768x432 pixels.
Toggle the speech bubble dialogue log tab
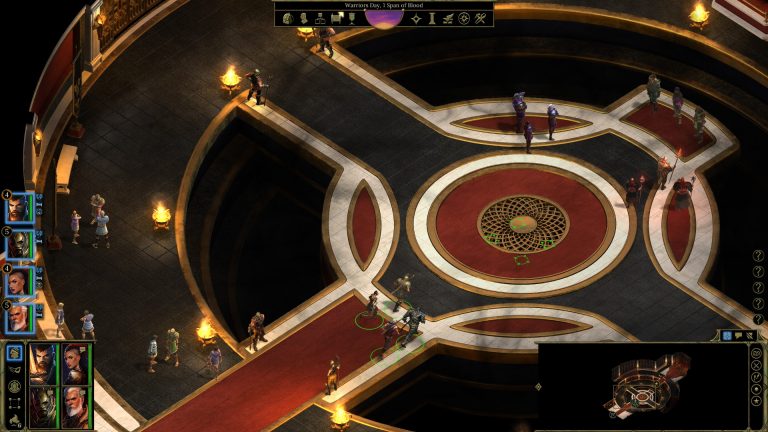(739, 336)
